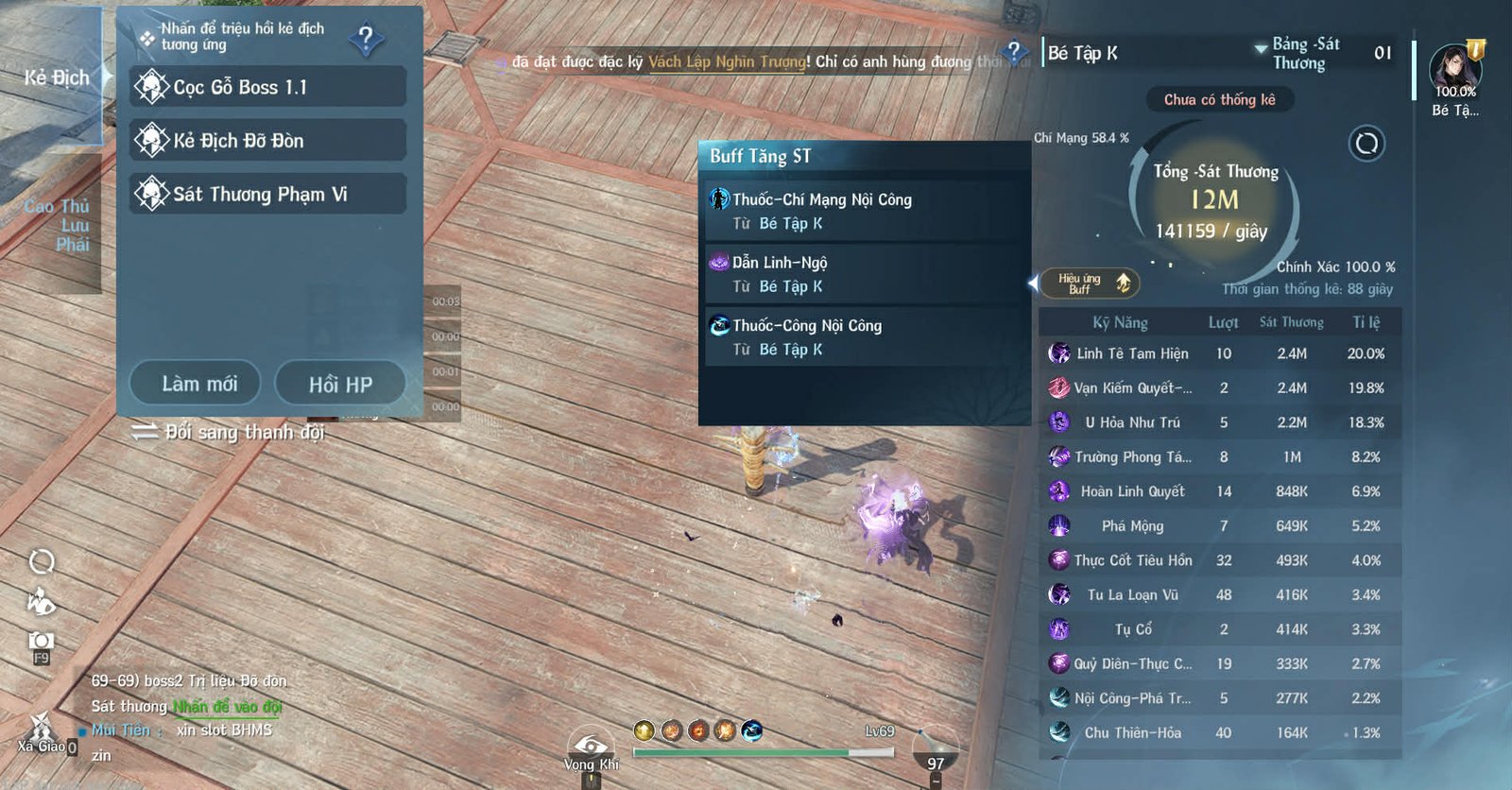Click the refresh circle icon on damage board
The image size is (1512, 790).
(1366, 146)
